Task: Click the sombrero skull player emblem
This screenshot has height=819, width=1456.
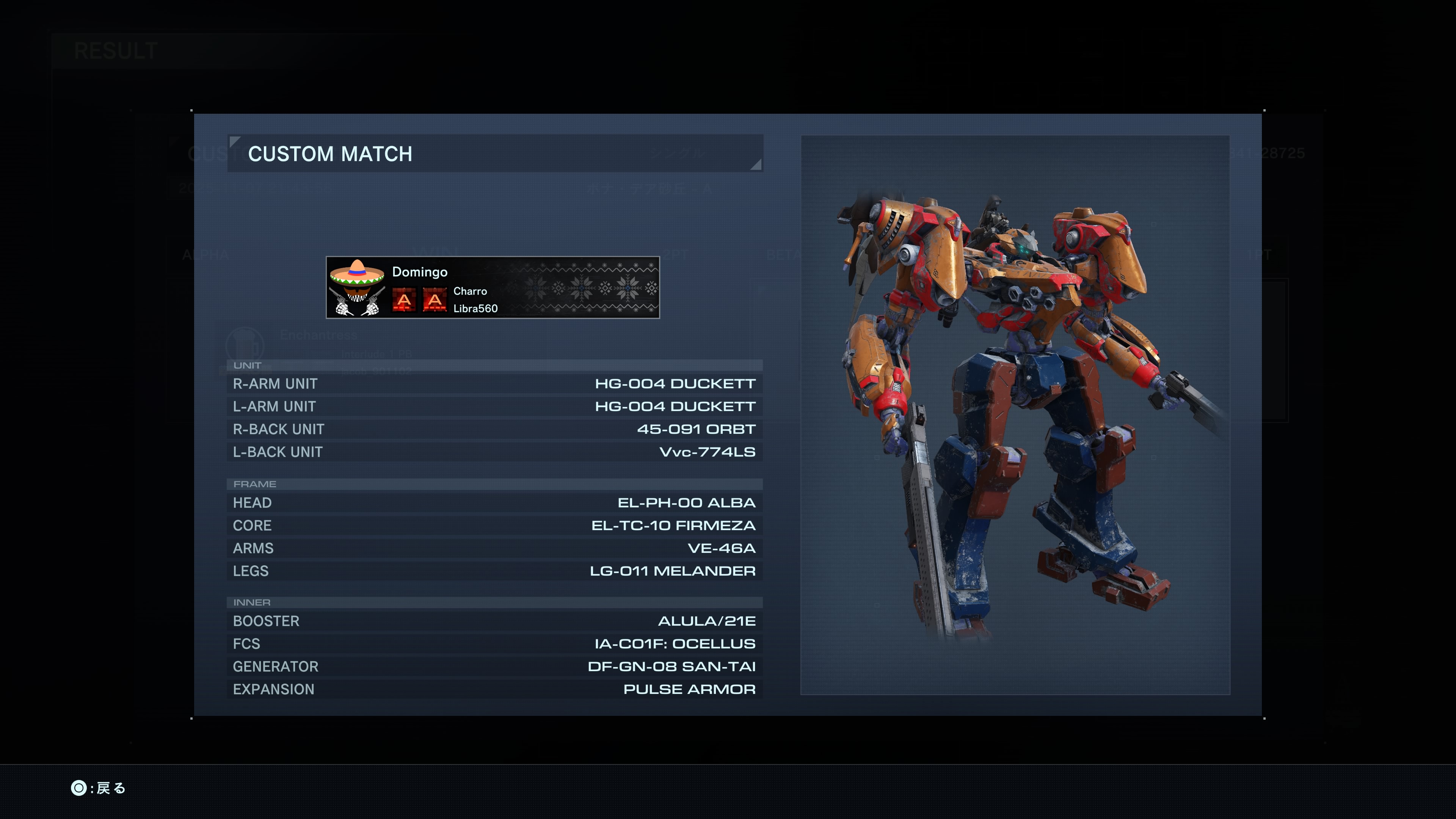Action: (x=357, y=287)
